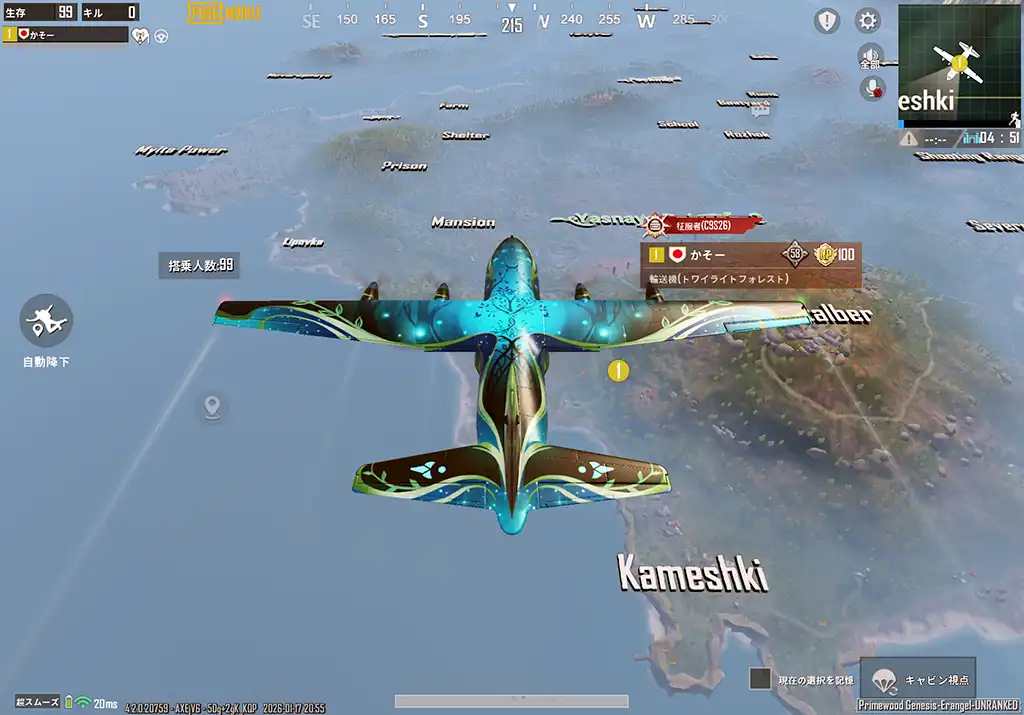The height and width of the screenshot is (715, 1024).
Task: Toggle the 全部 speaker voice channel
Action: pyautogui.click(x=870, y=56)
